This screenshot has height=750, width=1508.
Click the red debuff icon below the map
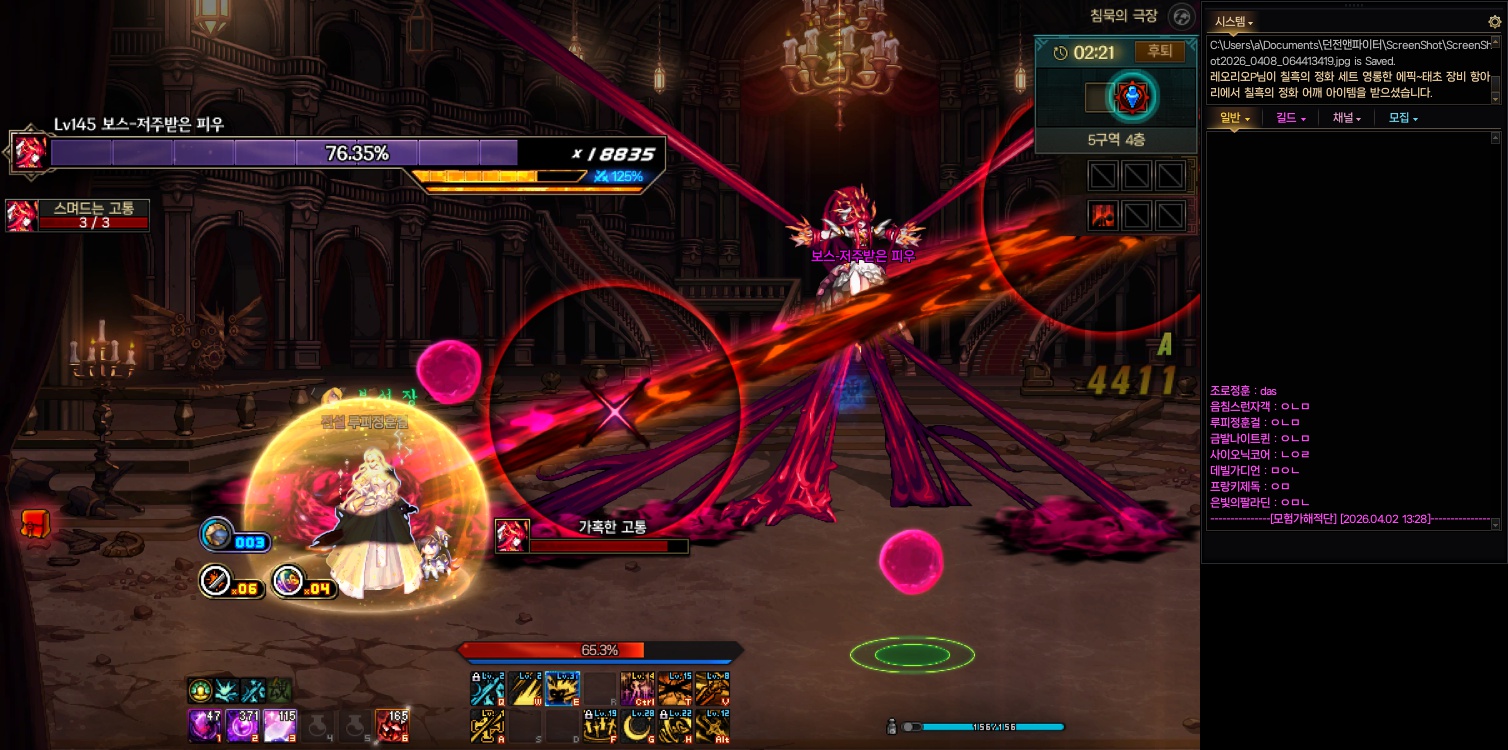[1103, 215]
